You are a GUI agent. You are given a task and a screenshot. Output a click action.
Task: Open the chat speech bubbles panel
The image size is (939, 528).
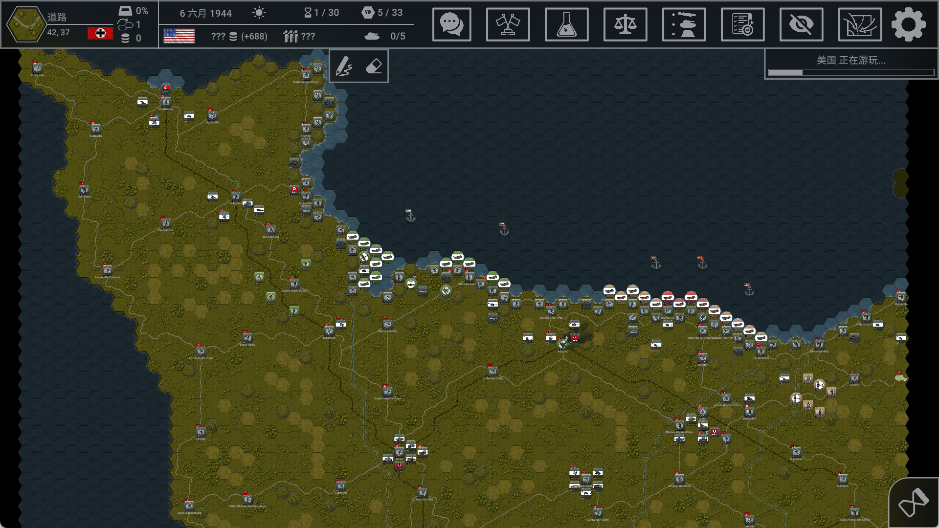tap(452, 24)
